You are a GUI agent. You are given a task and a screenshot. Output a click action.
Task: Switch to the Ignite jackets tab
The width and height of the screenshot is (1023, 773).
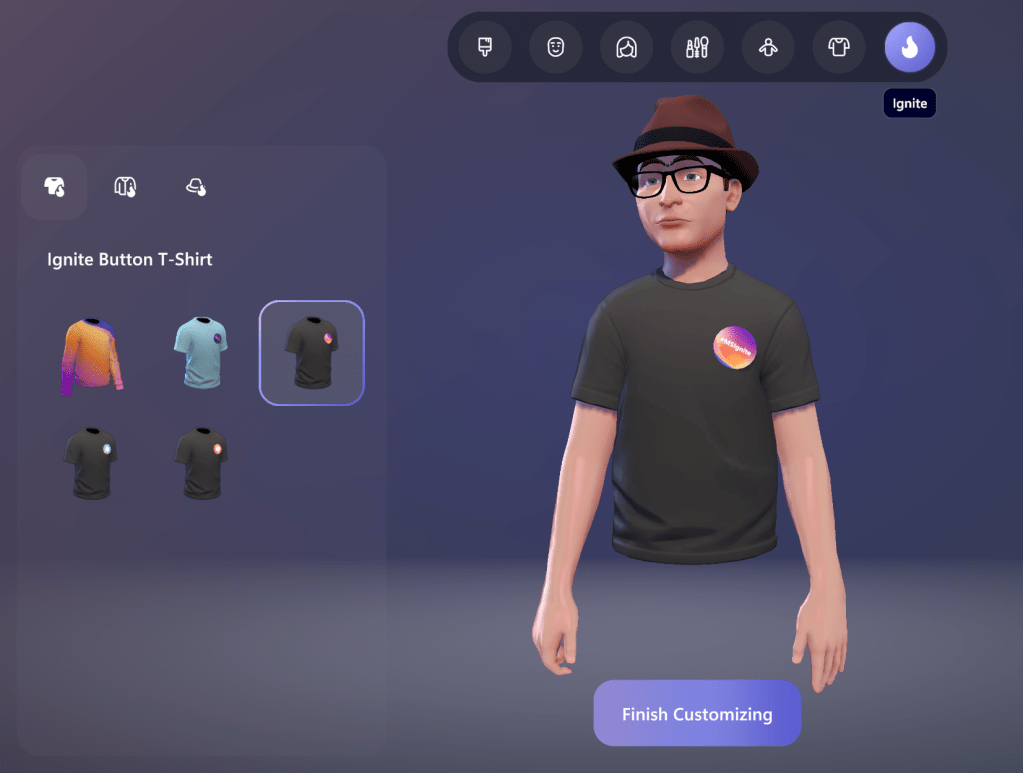tap(125, 186)
